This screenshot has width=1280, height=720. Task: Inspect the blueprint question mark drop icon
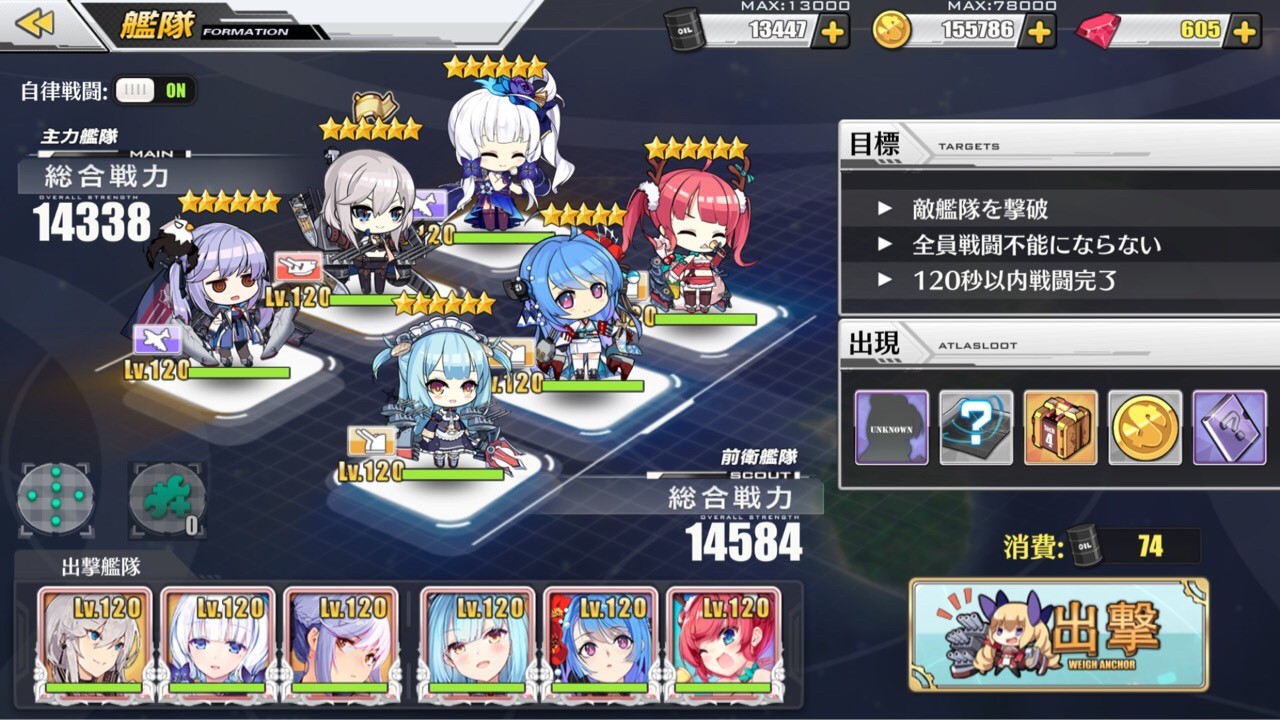pyautogui.click(x=973, y=427)
